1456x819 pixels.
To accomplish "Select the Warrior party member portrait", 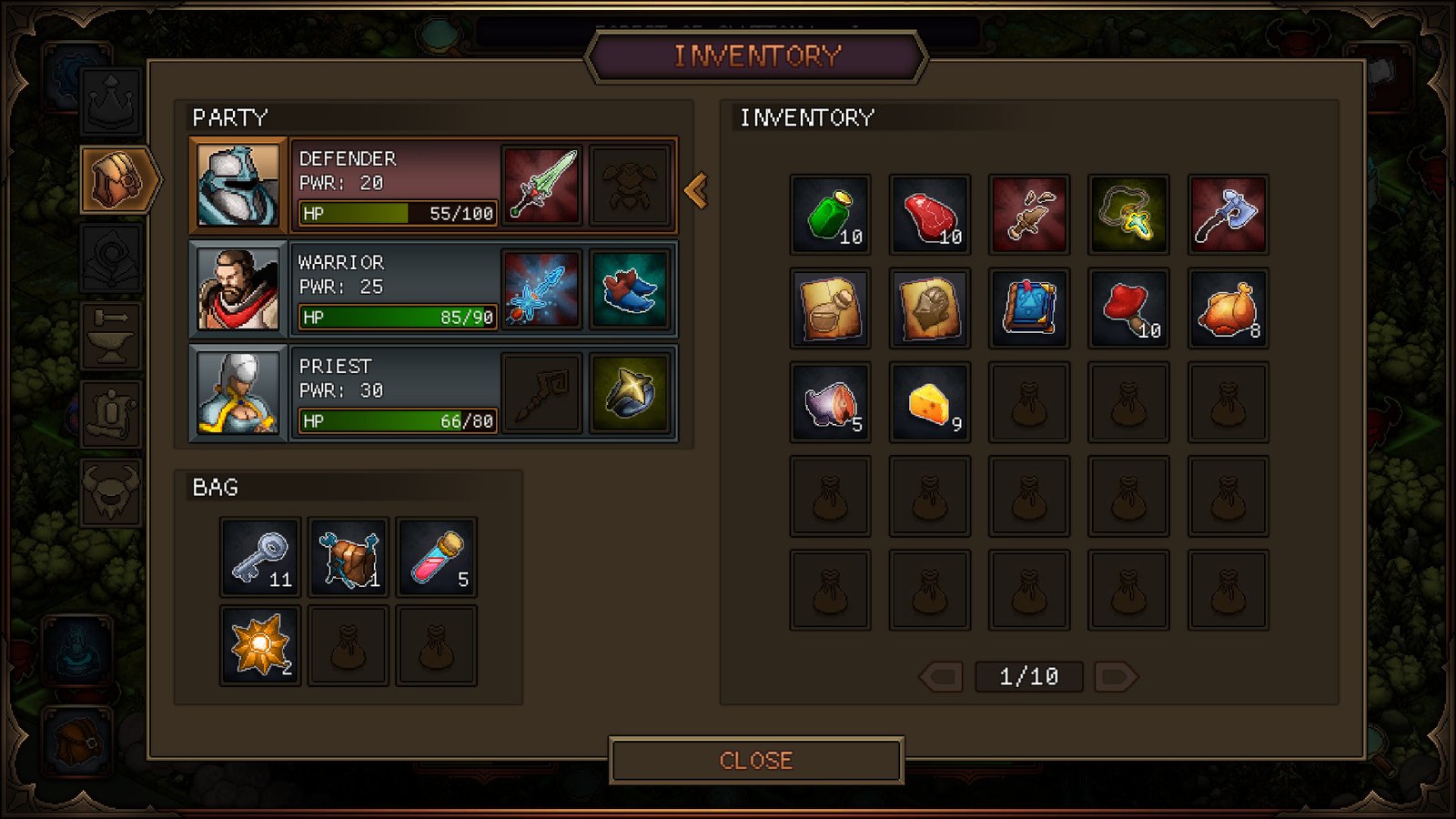I will pyautogui.click(x=238, y=289).
